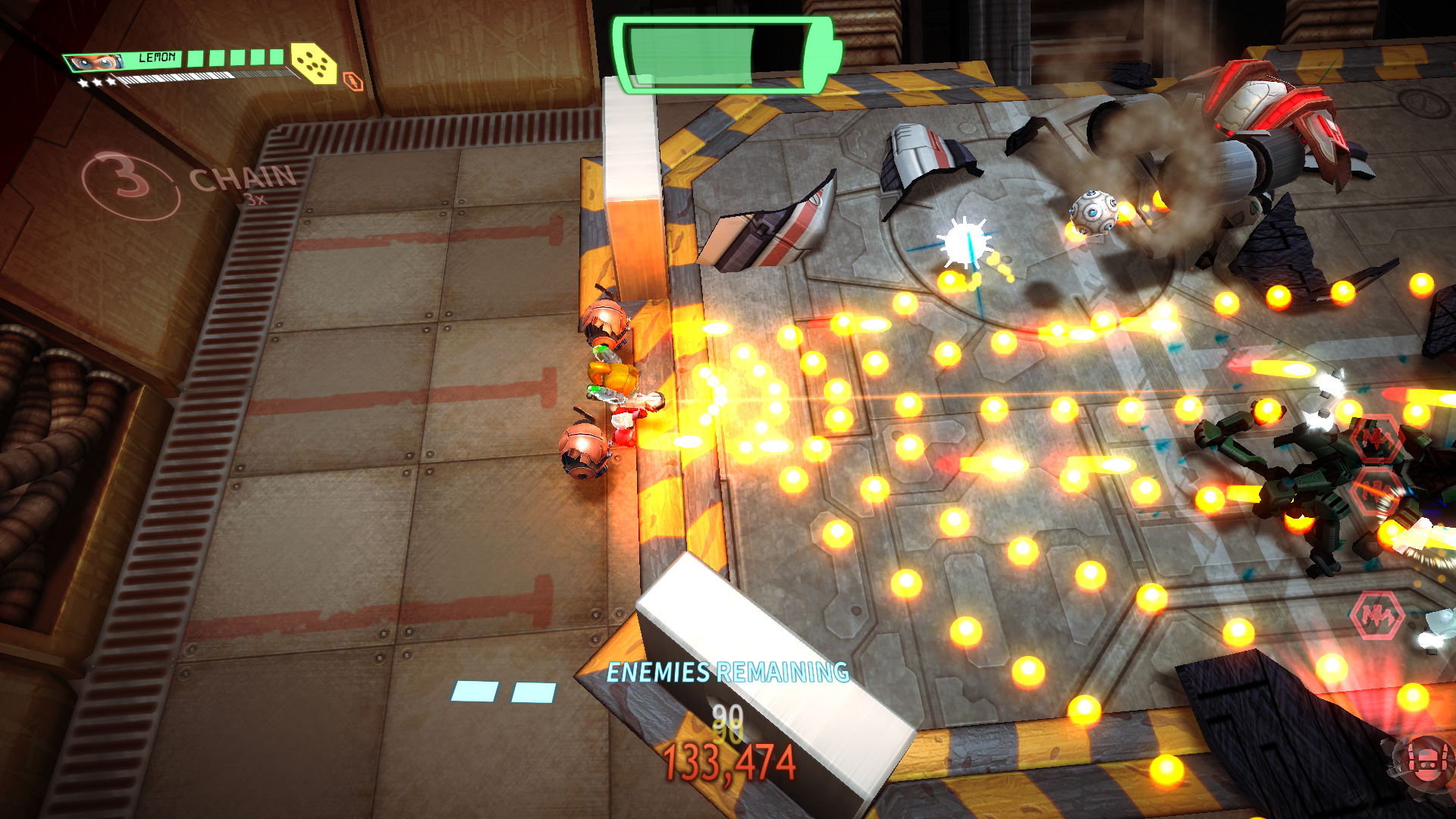Click Lemon's character portrait

click(95, 62)
